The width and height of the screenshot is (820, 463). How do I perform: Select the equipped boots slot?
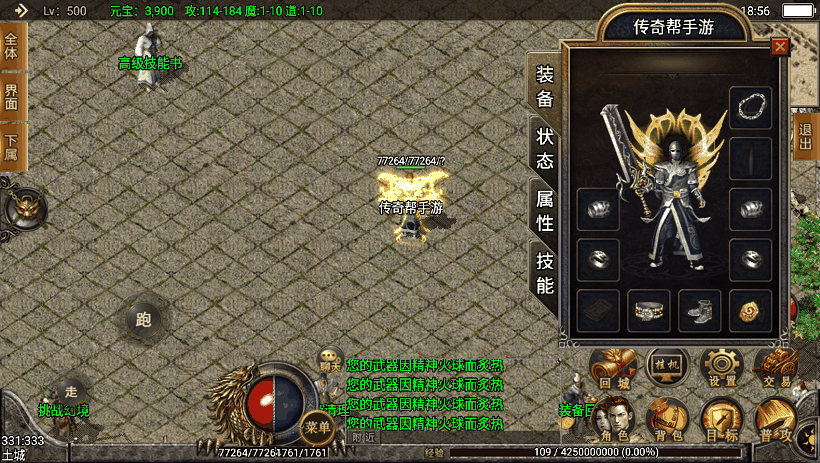pos(699,310)
